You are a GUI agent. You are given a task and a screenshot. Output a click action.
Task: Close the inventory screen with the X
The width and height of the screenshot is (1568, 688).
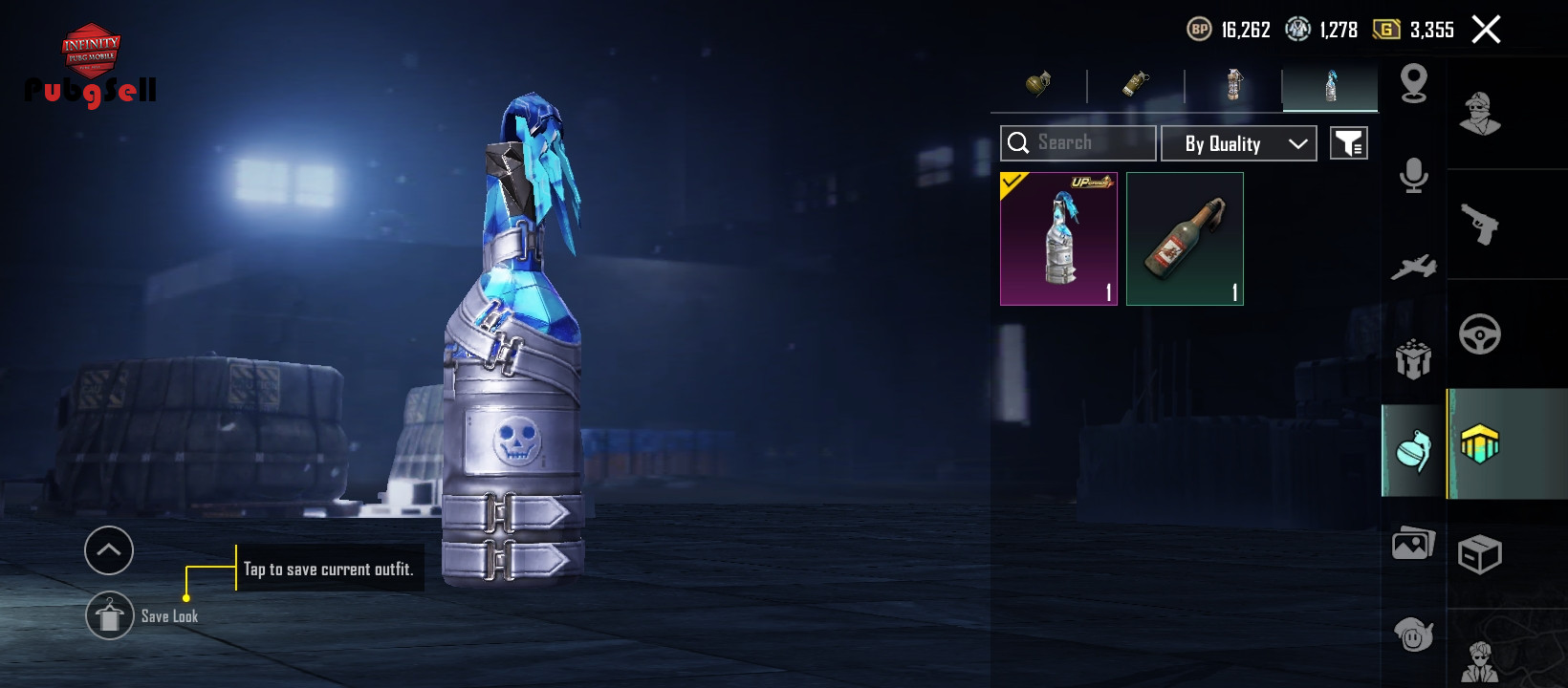pyautogui.click(x=1486, y=30)
